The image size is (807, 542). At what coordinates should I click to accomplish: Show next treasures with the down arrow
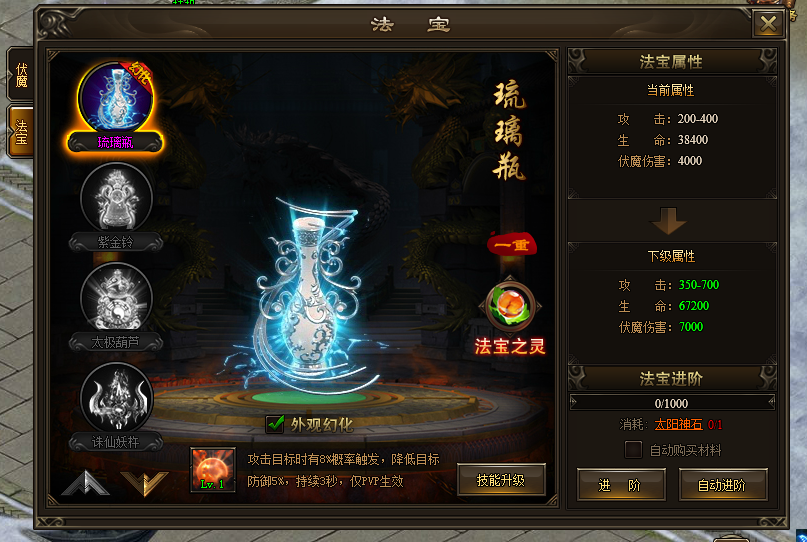[144, 483]
